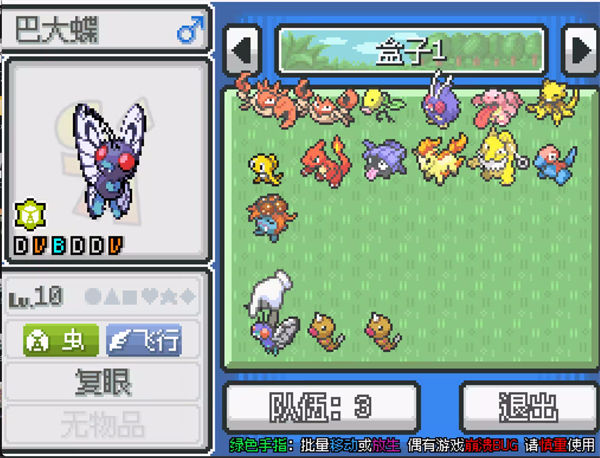Screen dimensions: 600x458
Task: Choose the flaming Ponyta
Action: tap(436, 160)
